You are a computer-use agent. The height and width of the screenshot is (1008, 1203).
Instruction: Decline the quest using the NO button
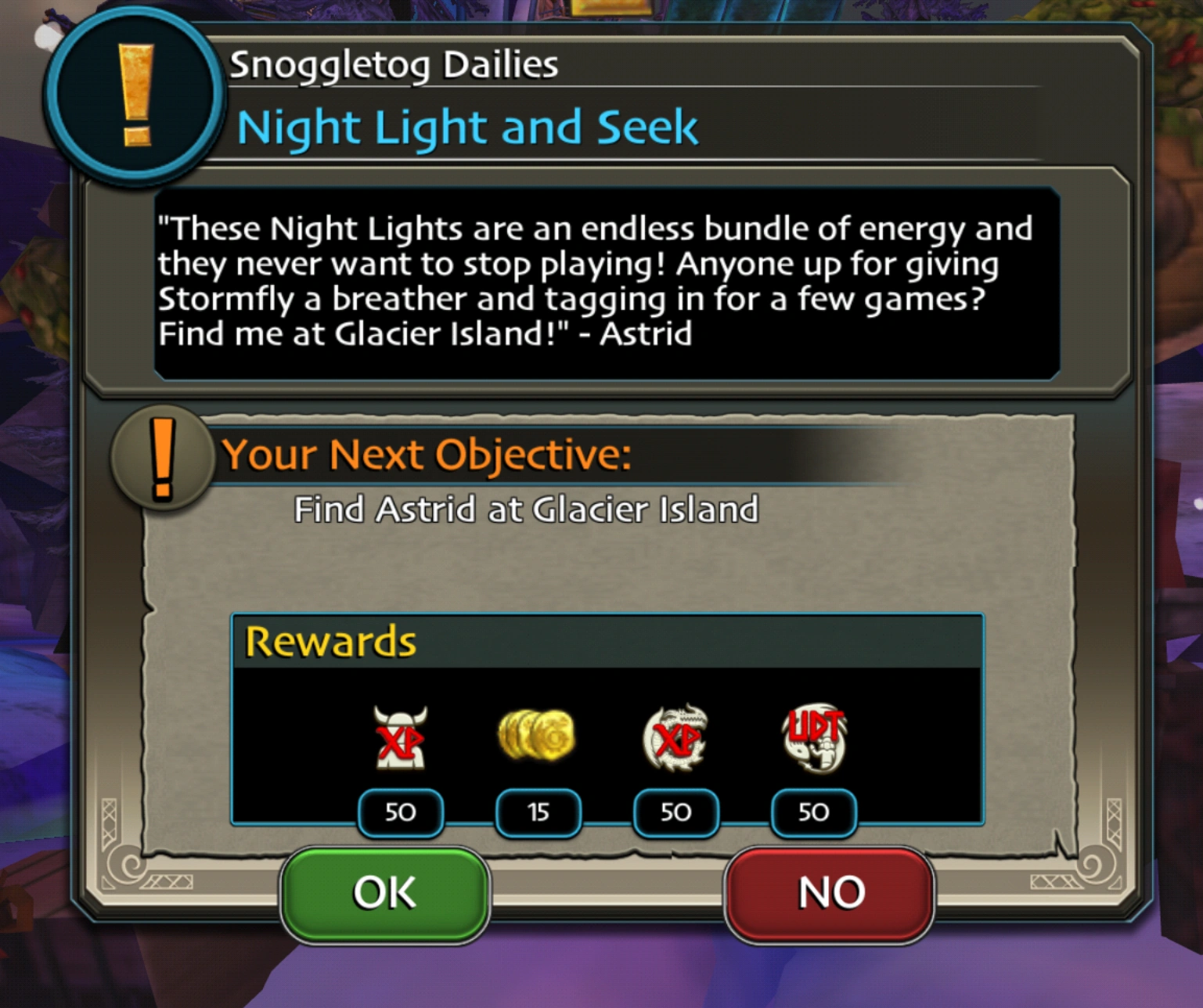tap(829, 891)
